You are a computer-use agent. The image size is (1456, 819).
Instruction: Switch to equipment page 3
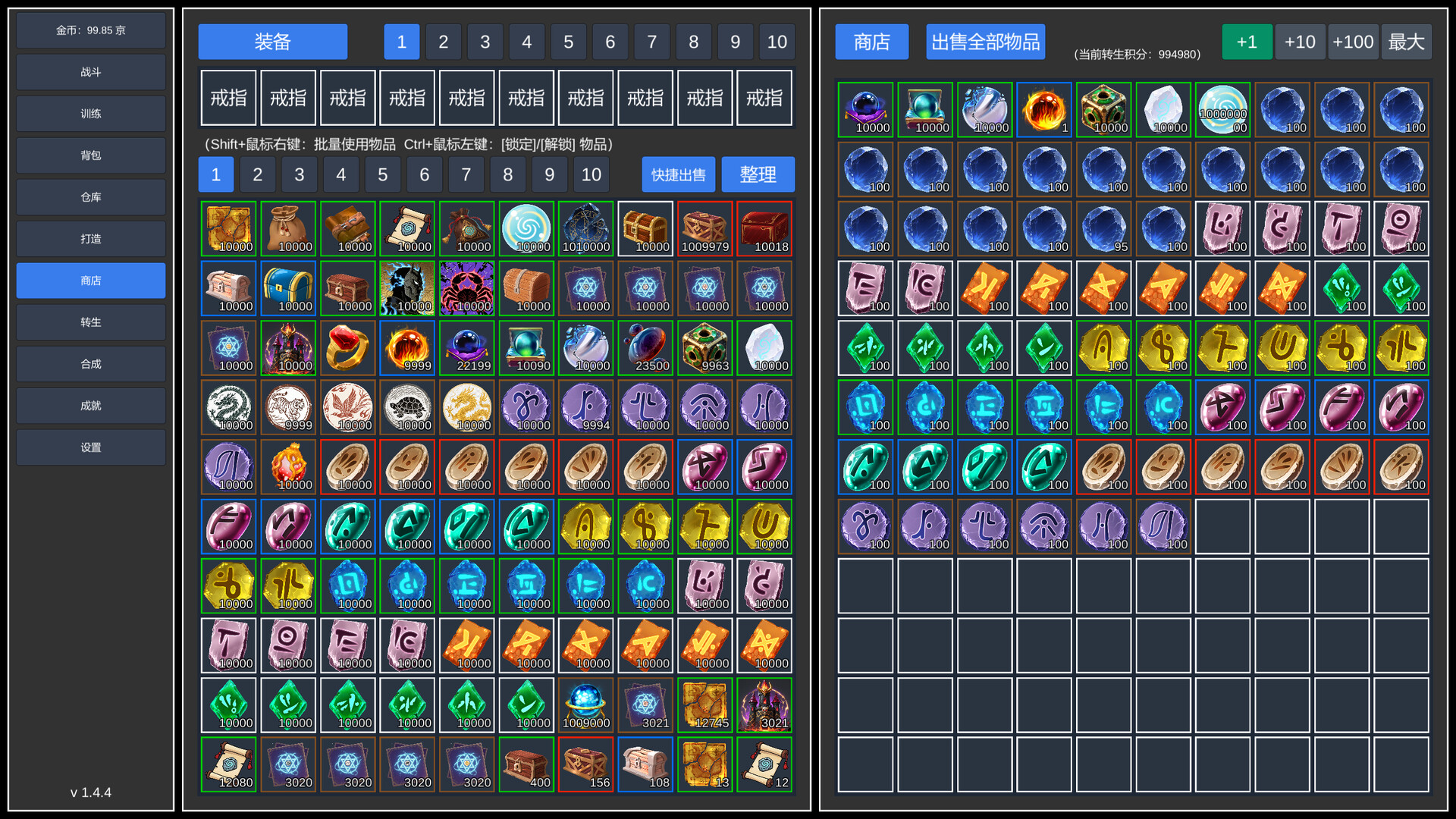[x=485, y=42]
